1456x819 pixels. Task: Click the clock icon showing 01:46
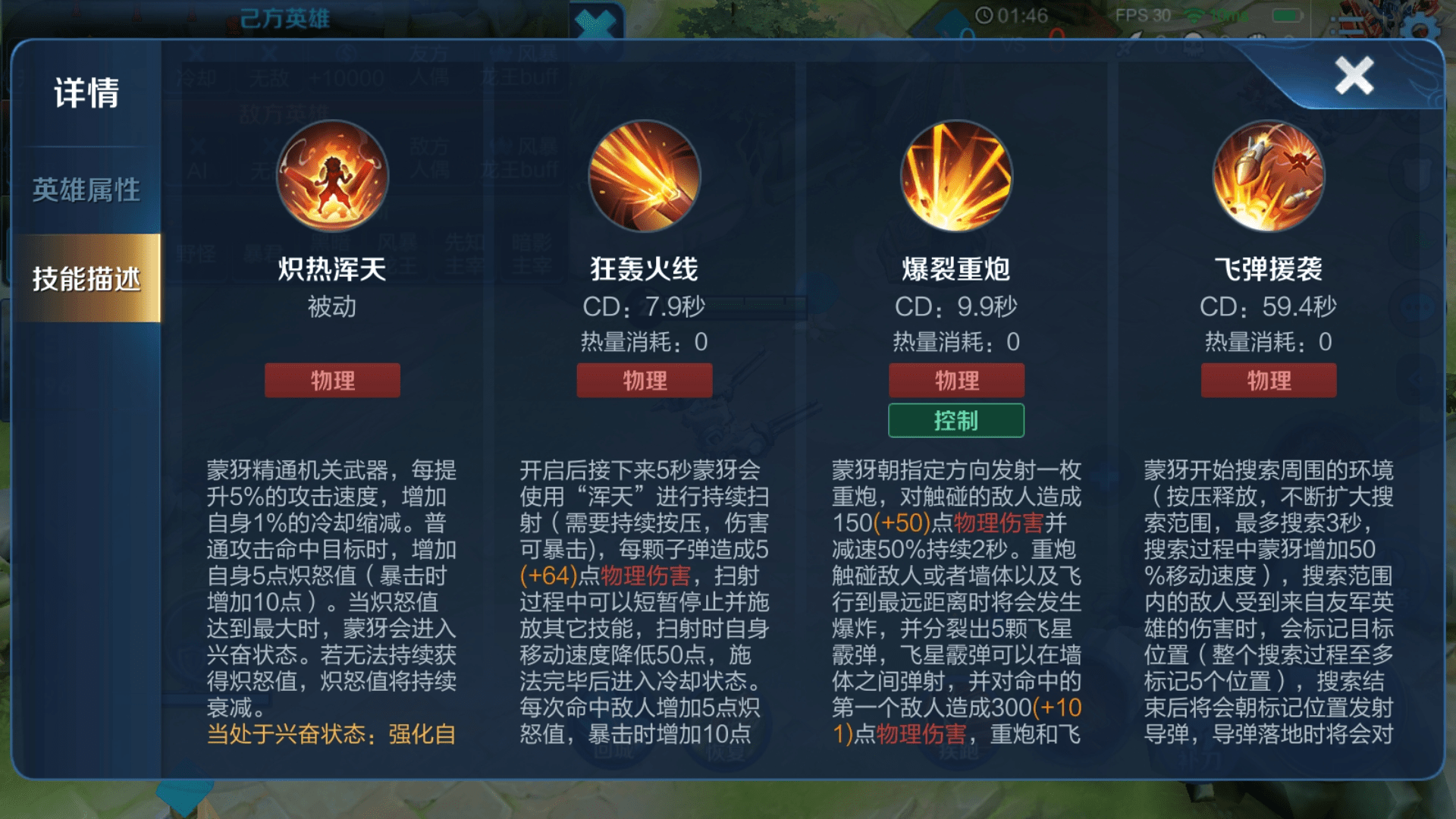coord(984,14)
